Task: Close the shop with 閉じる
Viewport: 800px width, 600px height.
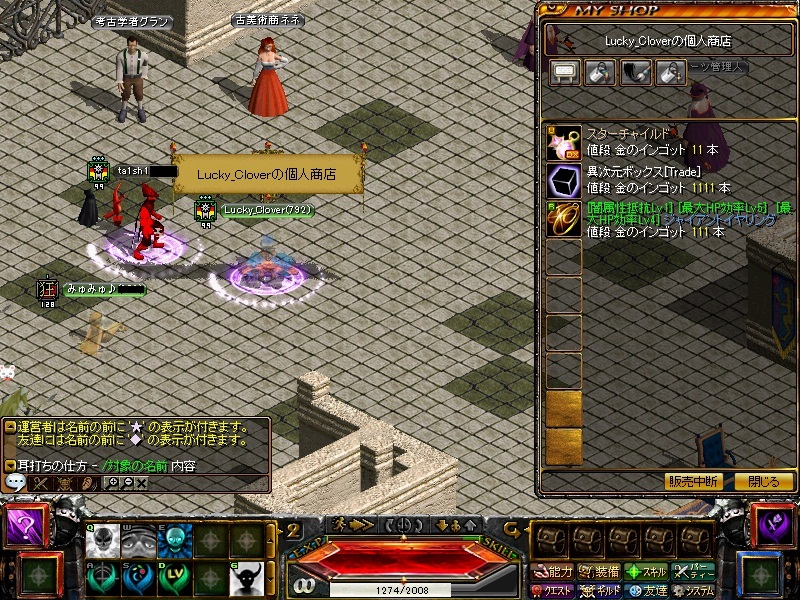Action: 763,481
